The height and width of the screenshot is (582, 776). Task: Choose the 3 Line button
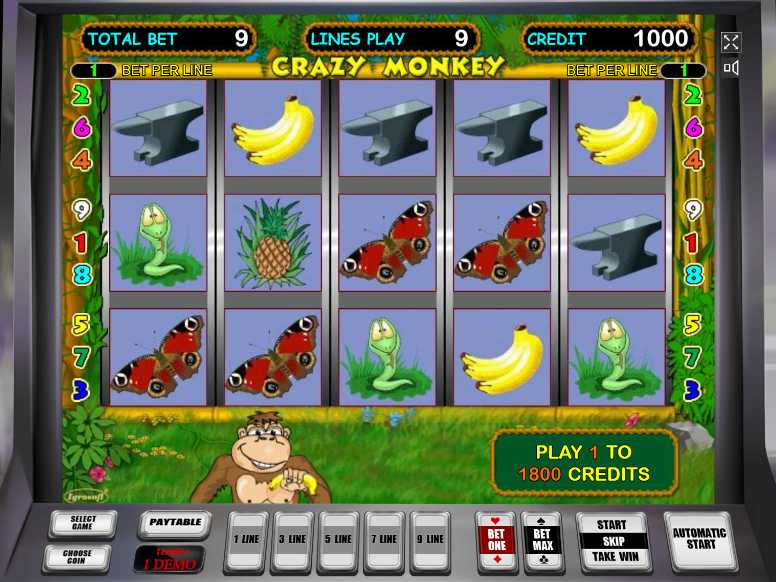pyautogui.click(x=293, y=541)
